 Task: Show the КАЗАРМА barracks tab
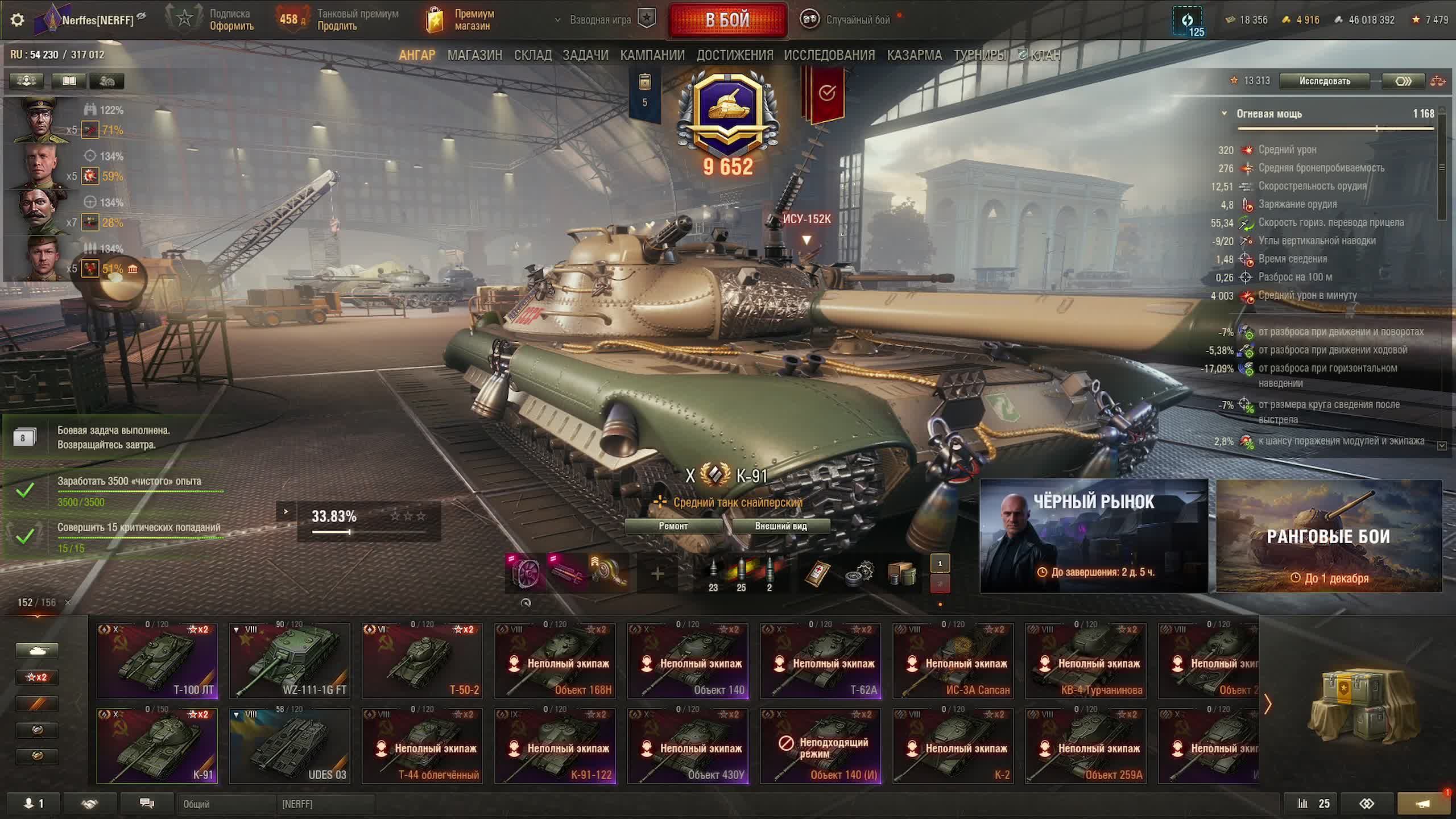click(914, 55)
